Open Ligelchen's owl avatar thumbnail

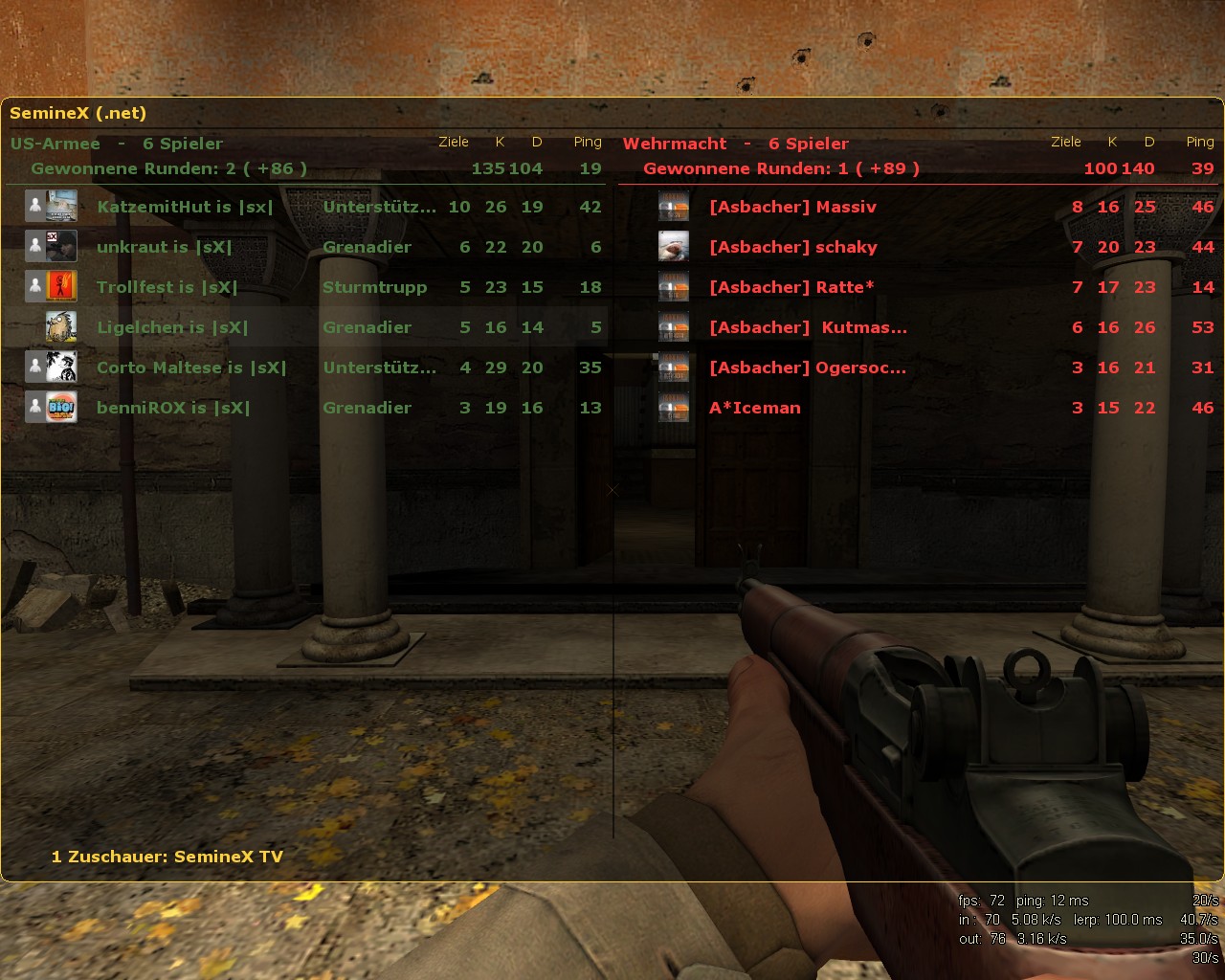(x=62, y=327)
